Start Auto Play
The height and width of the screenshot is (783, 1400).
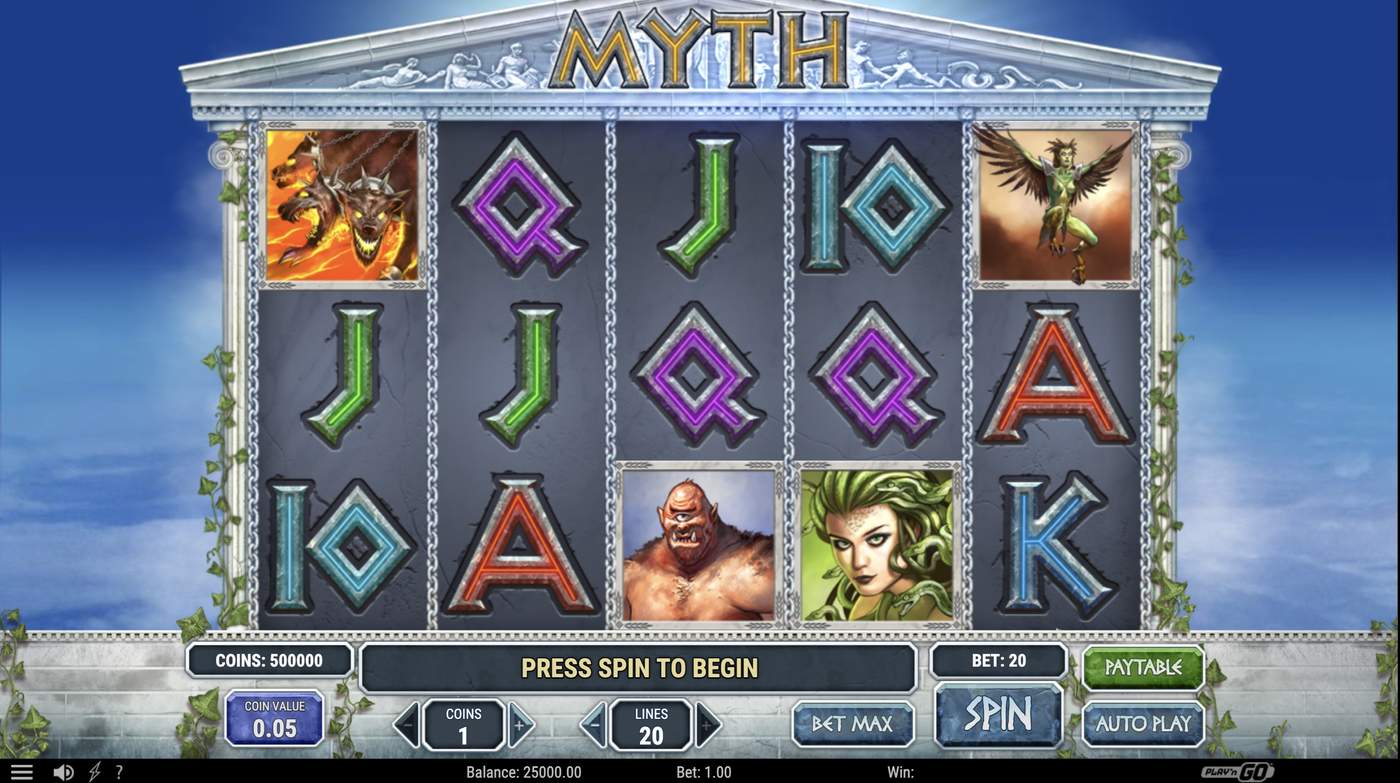[x=1143, y=721]
